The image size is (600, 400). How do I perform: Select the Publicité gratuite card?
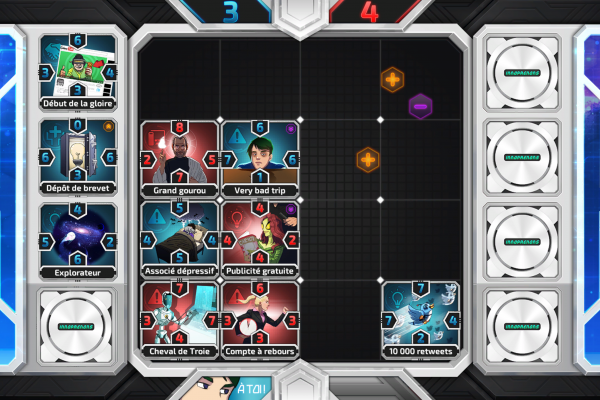pos(260,239)
